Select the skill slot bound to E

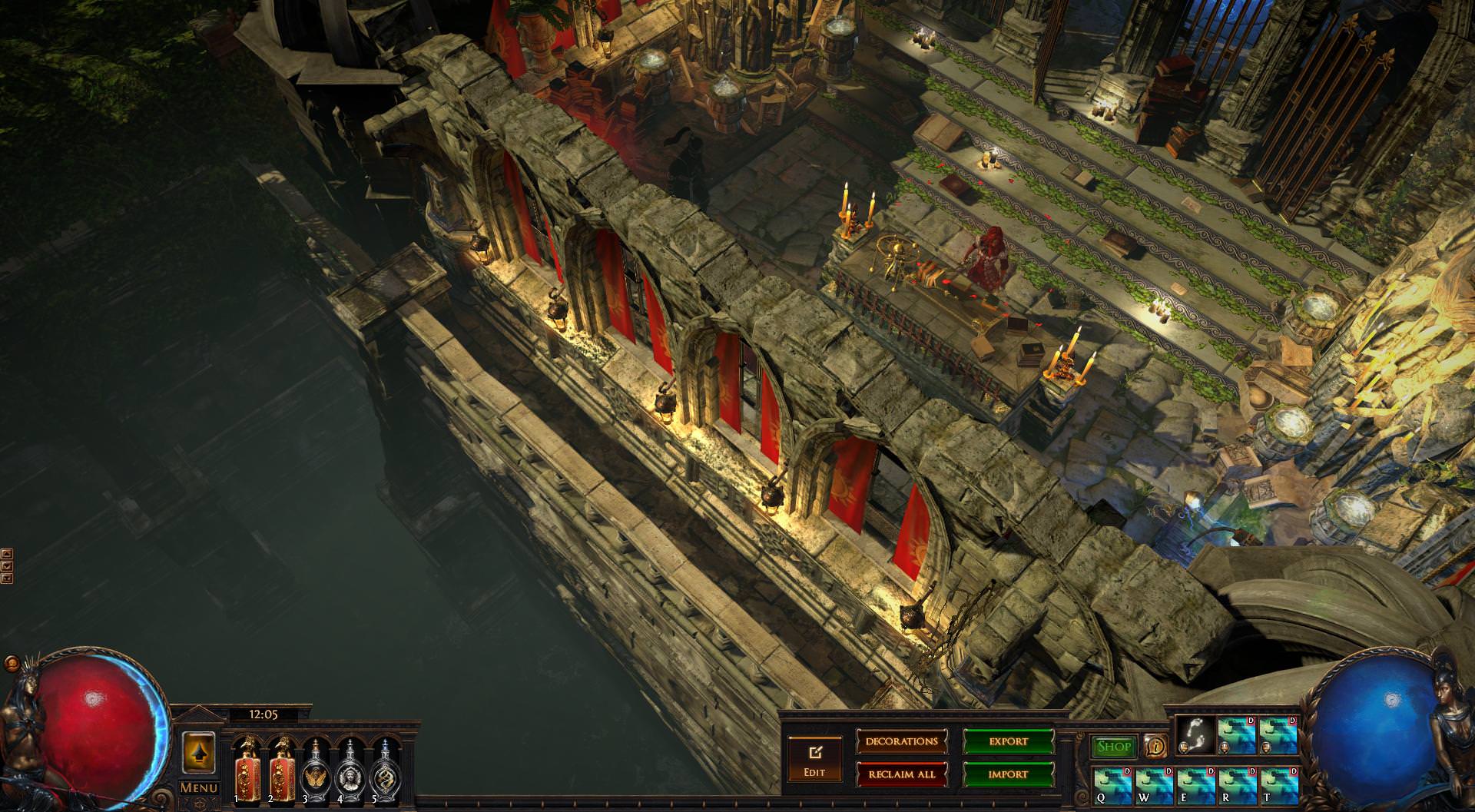tap(1196, 785)
